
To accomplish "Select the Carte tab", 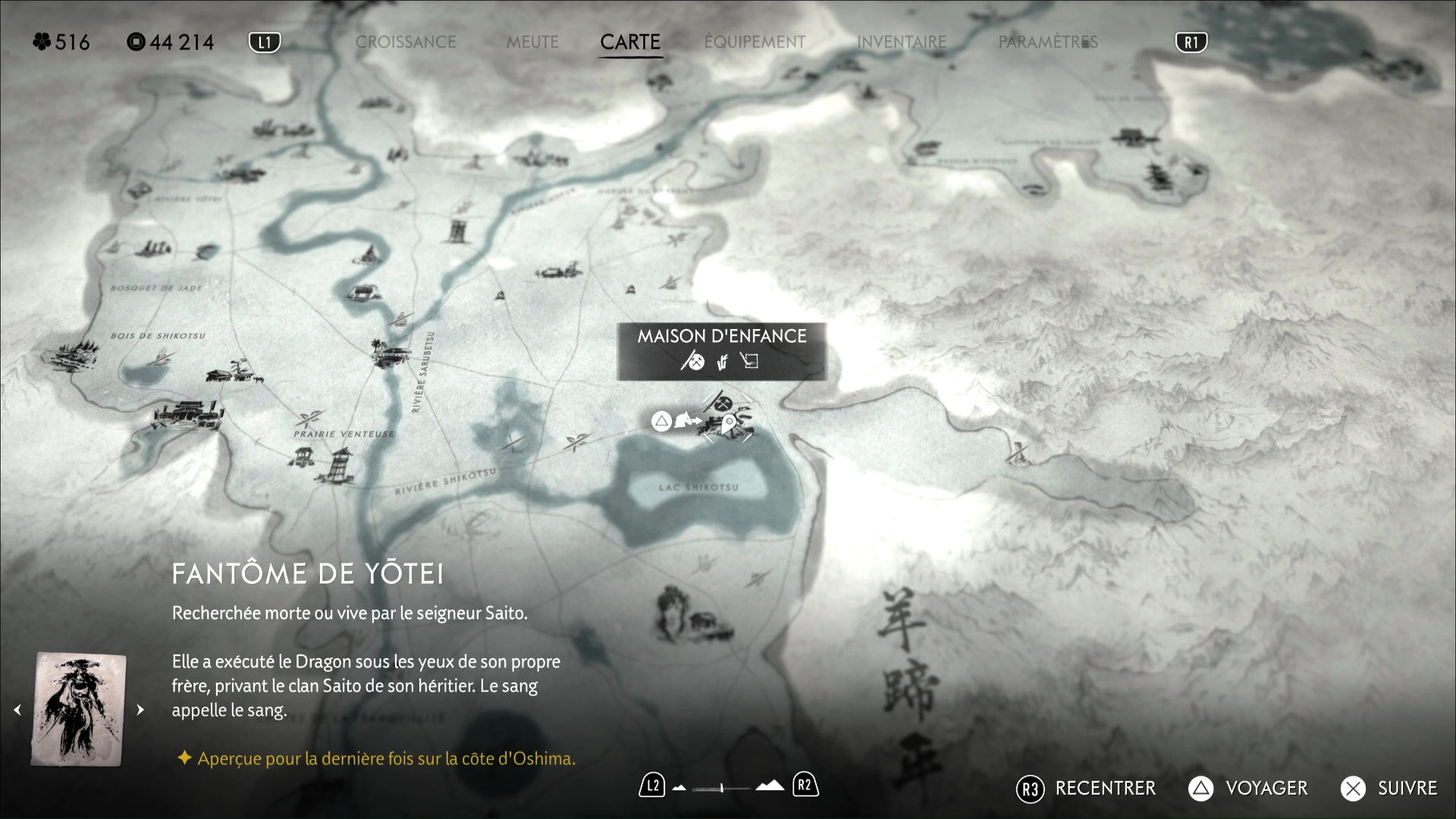I will tap(630, 42).
